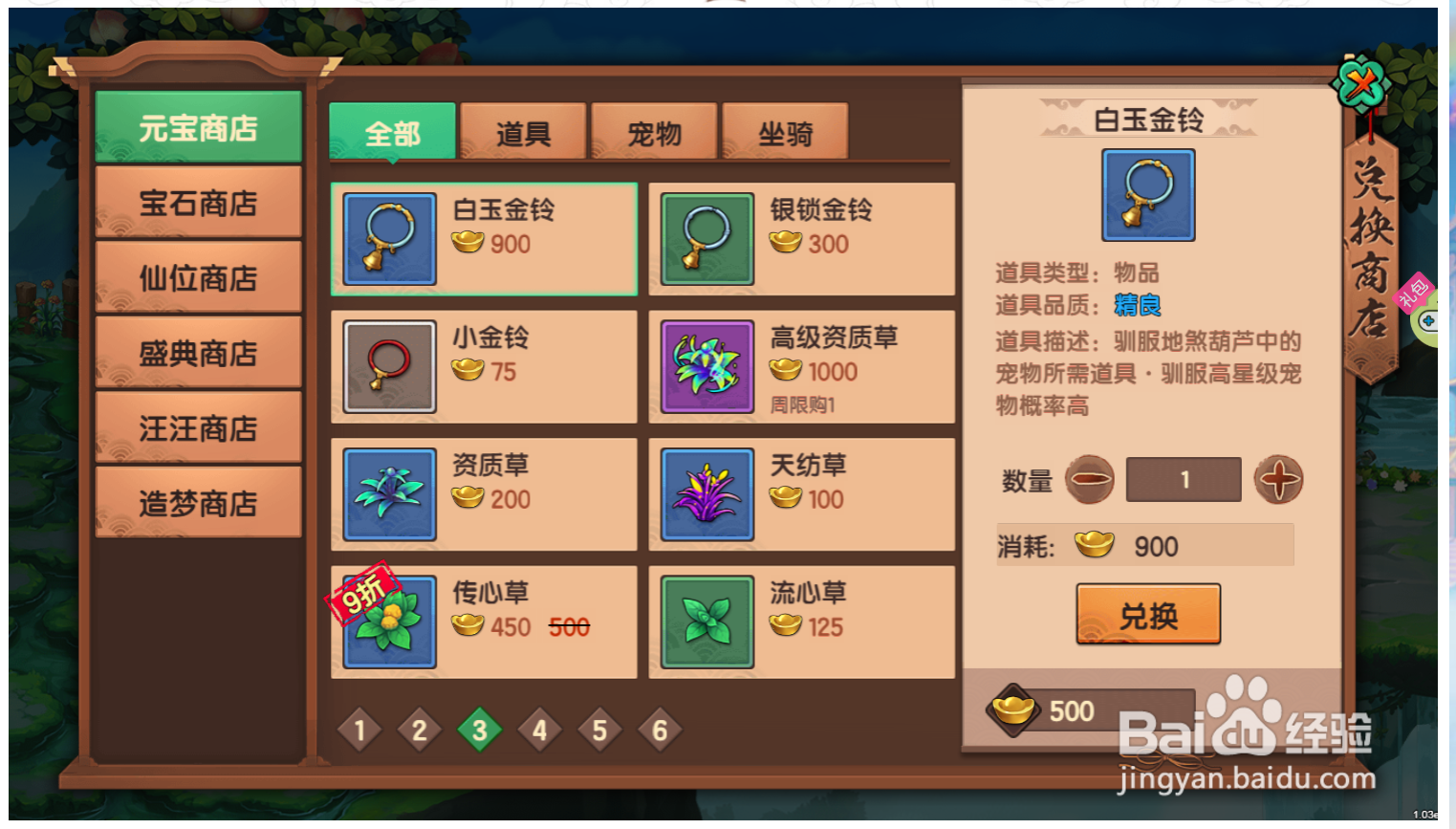Click the 流心草 item thumbnail
The image size is (1456, 829).
point(706,621)
